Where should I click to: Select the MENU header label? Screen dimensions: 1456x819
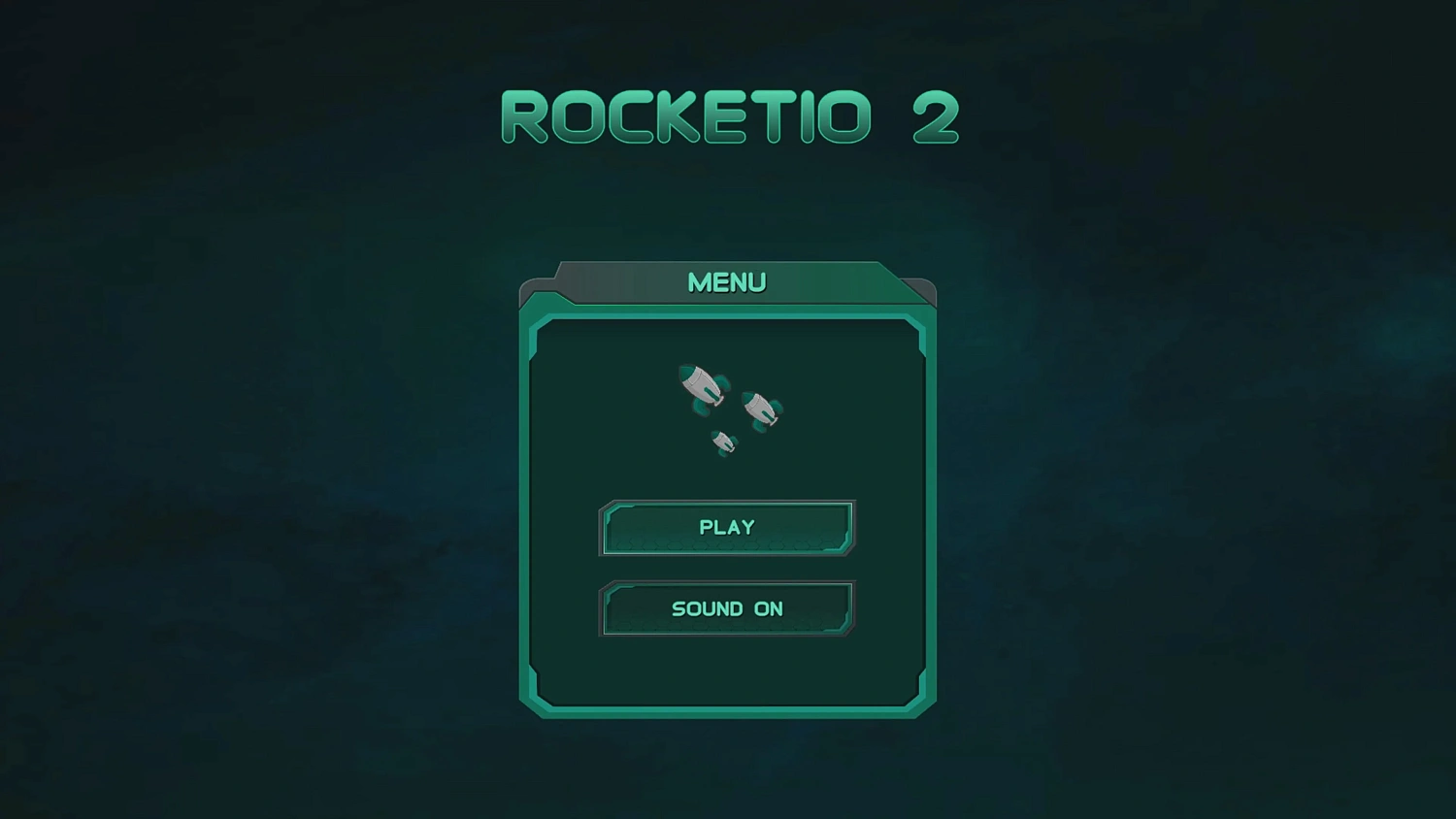pyautogui.click(x=726, y=282)
